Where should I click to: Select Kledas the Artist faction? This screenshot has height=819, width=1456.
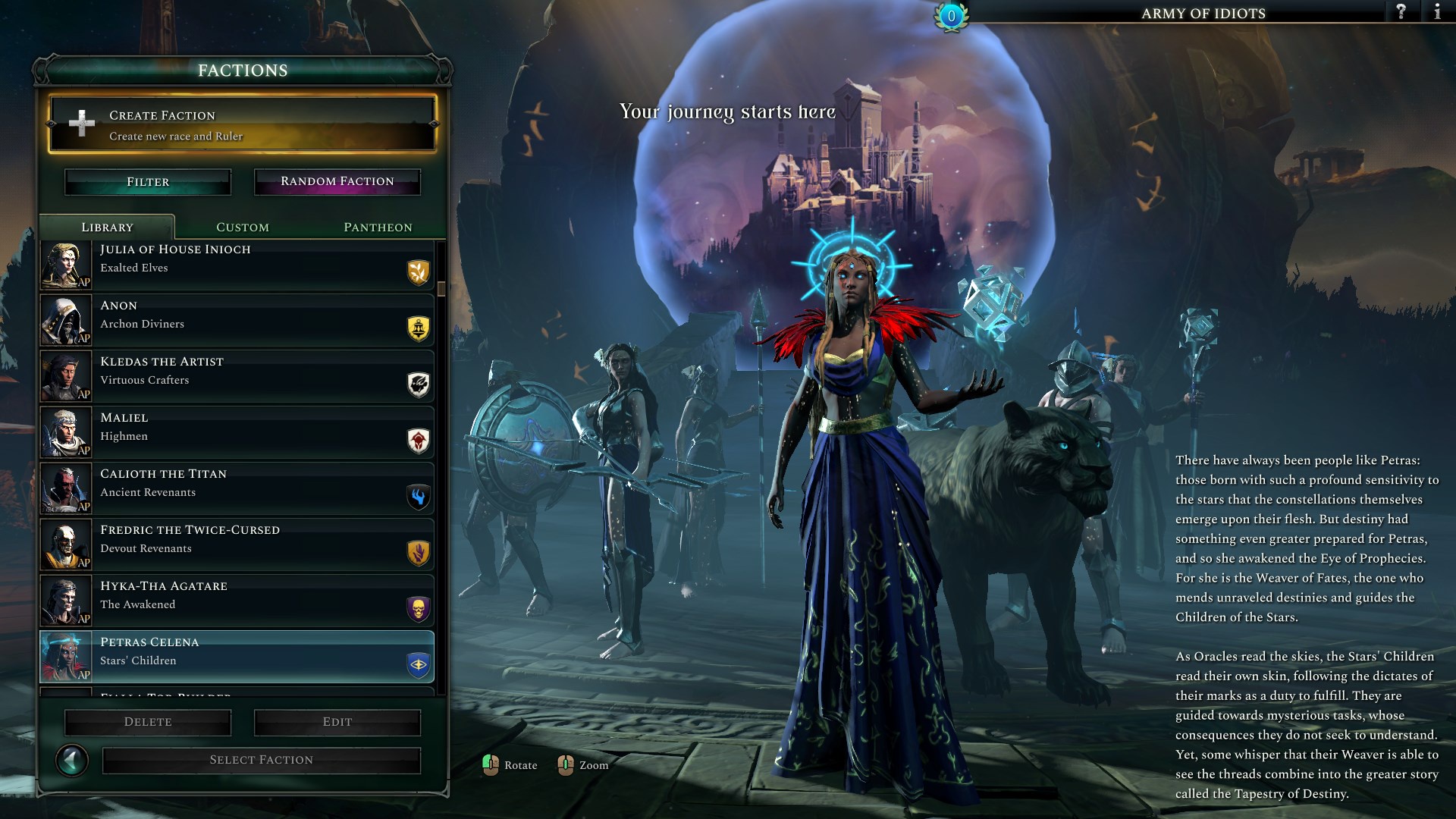237,376
